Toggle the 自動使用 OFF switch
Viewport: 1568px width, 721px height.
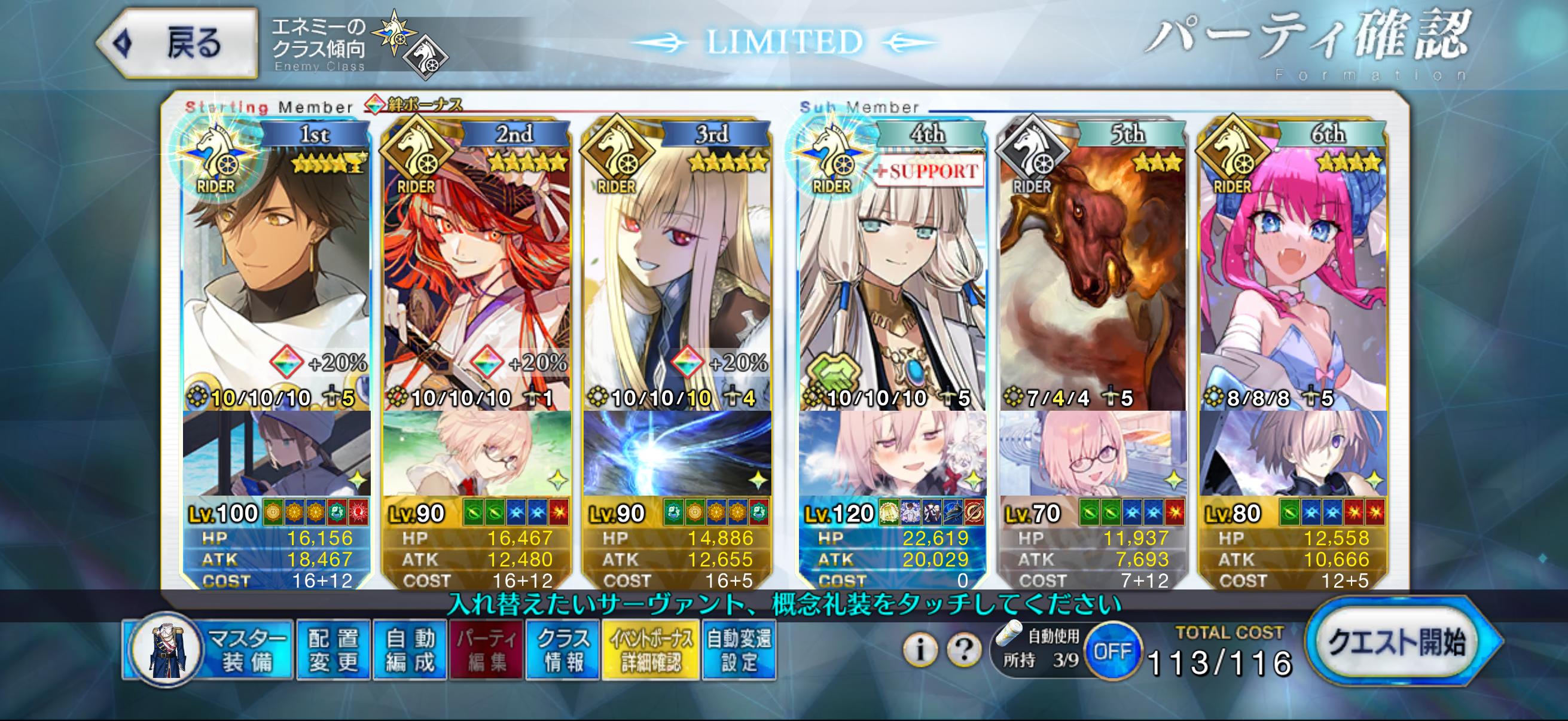click(1112, 652)
